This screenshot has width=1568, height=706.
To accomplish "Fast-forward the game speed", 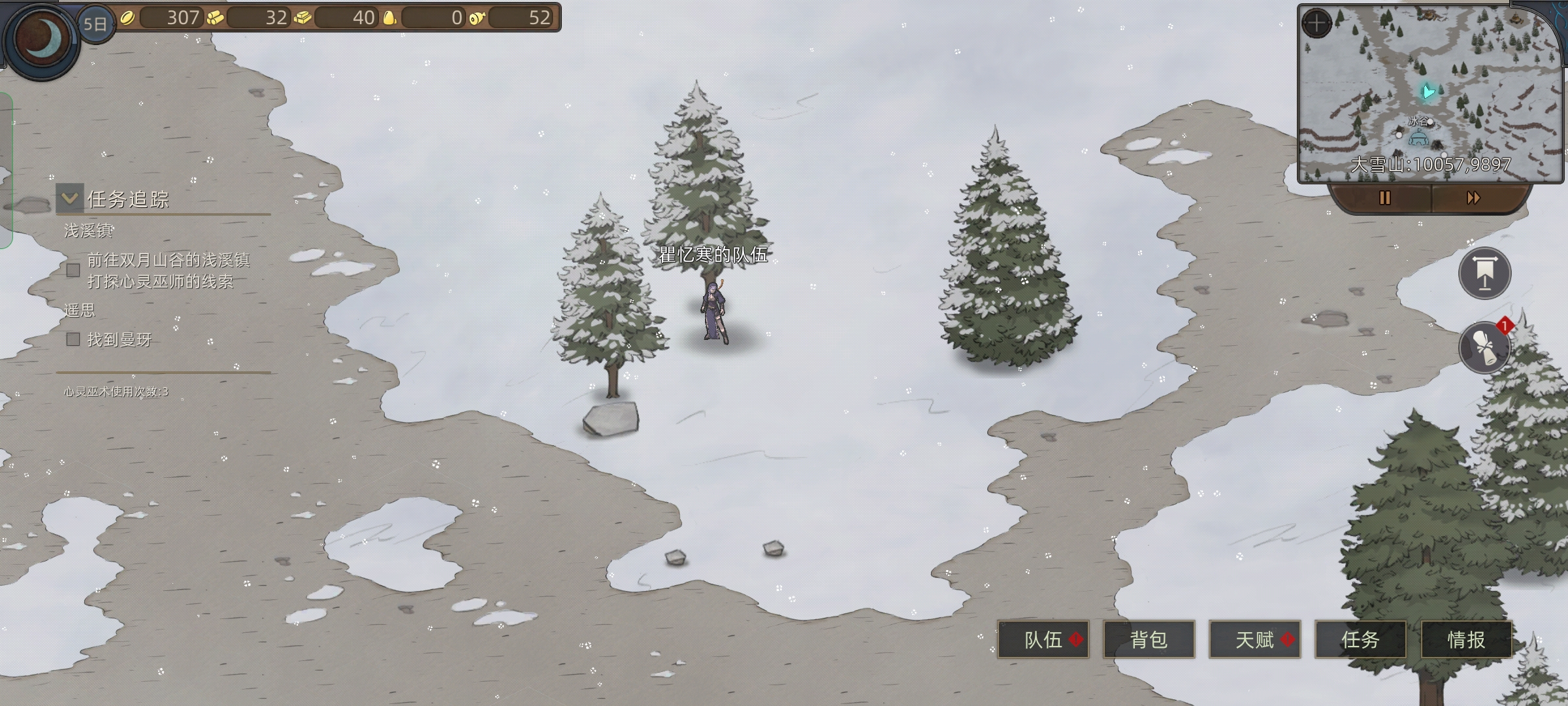I will [1473, 198].
